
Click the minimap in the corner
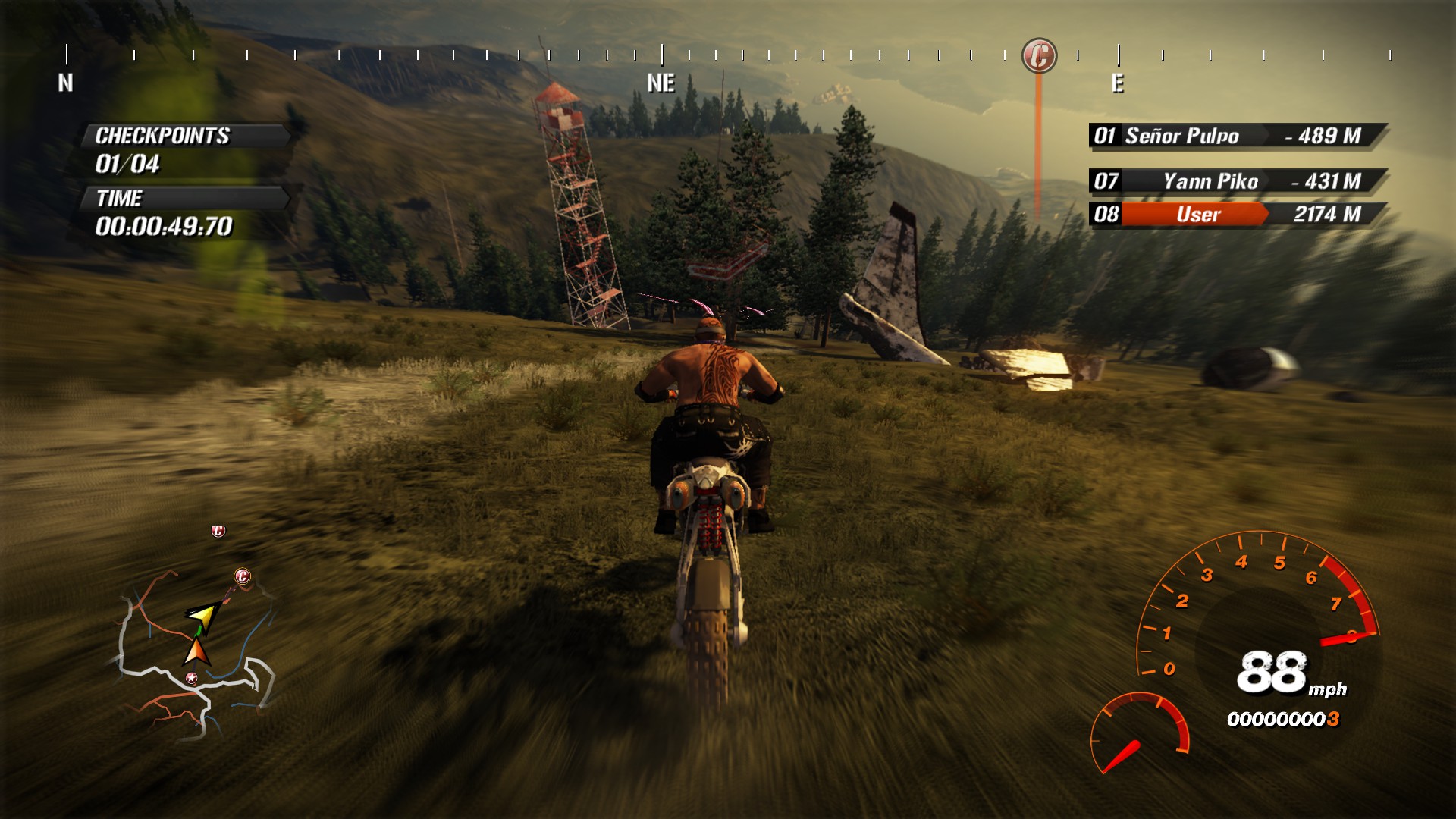click(197, 645)
